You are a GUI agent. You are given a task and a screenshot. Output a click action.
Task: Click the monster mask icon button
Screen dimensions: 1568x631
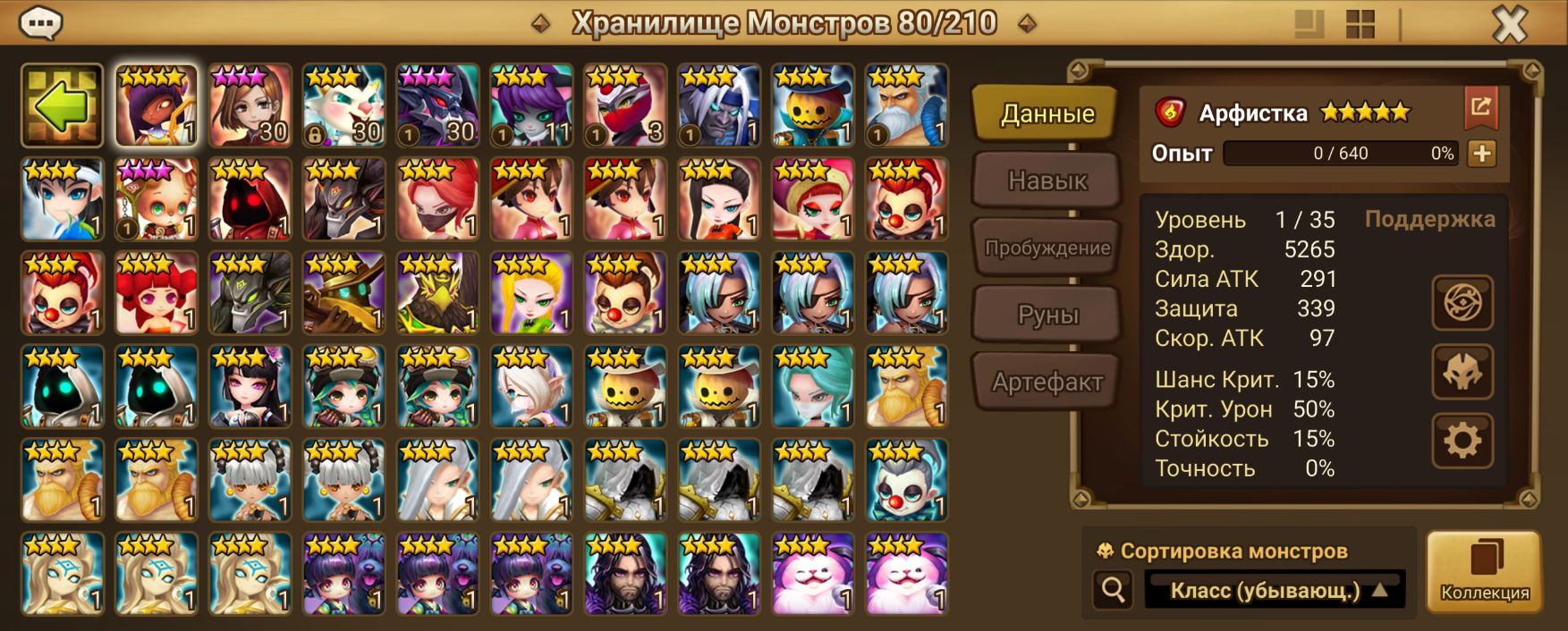(x=1462, y=372)
